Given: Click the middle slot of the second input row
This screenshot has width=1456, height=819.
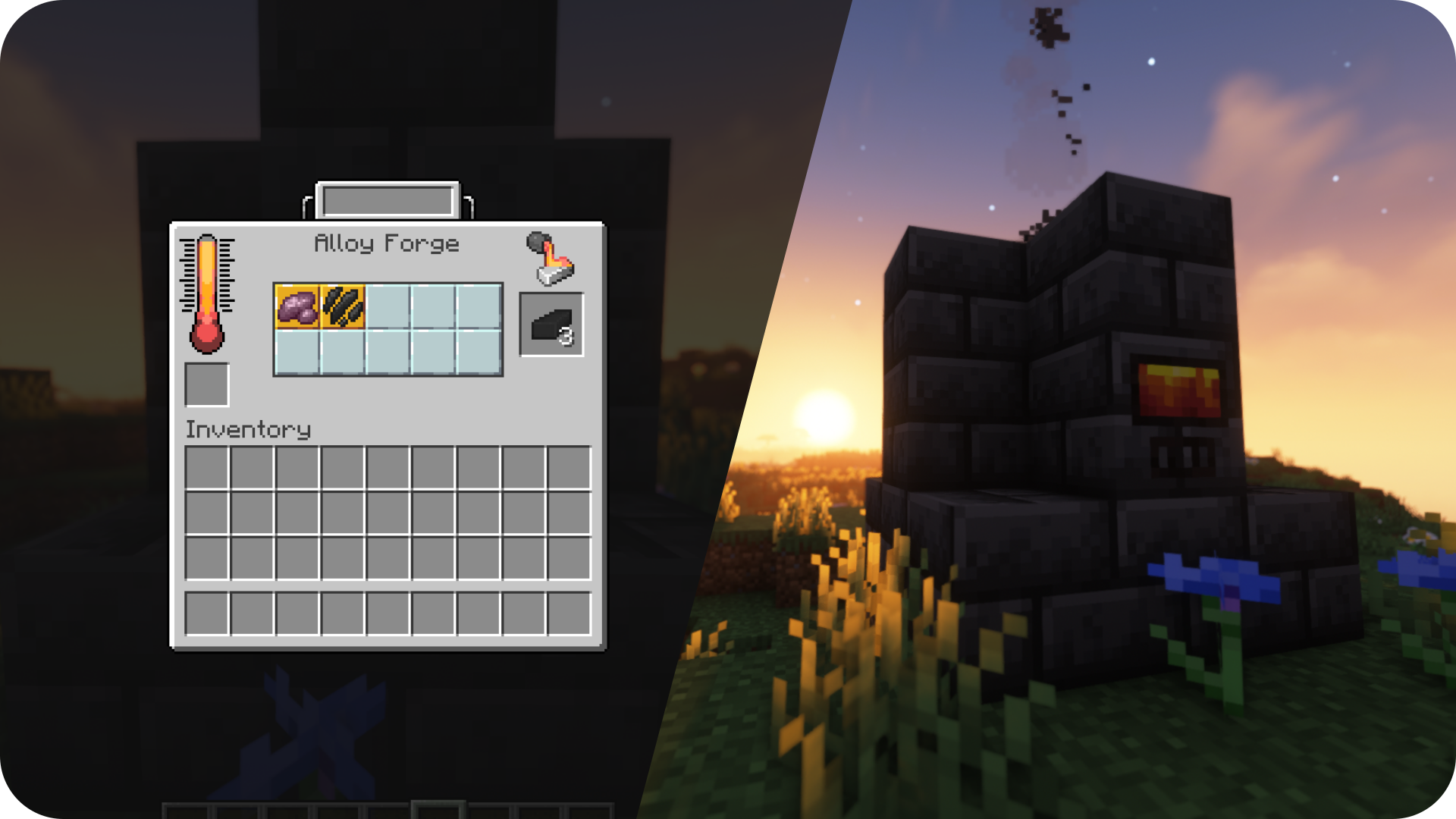Looking at the screenshot, I should point(388,353).
